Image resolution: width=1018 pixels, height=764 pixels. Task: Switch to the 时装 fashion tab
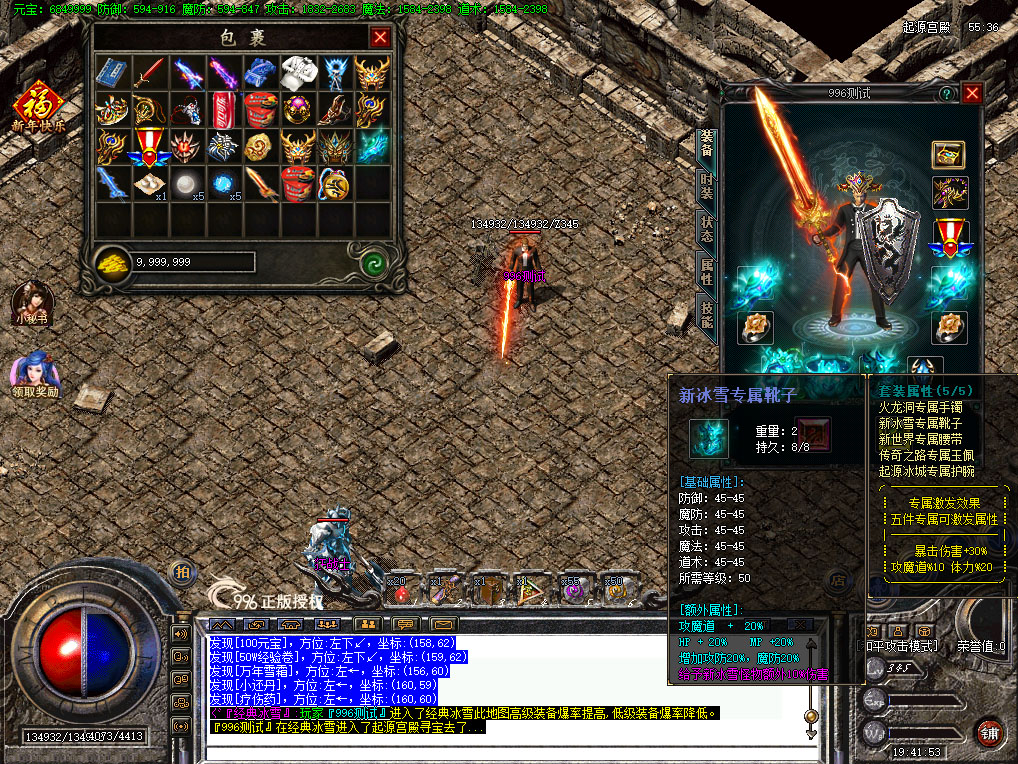point(707,187)
